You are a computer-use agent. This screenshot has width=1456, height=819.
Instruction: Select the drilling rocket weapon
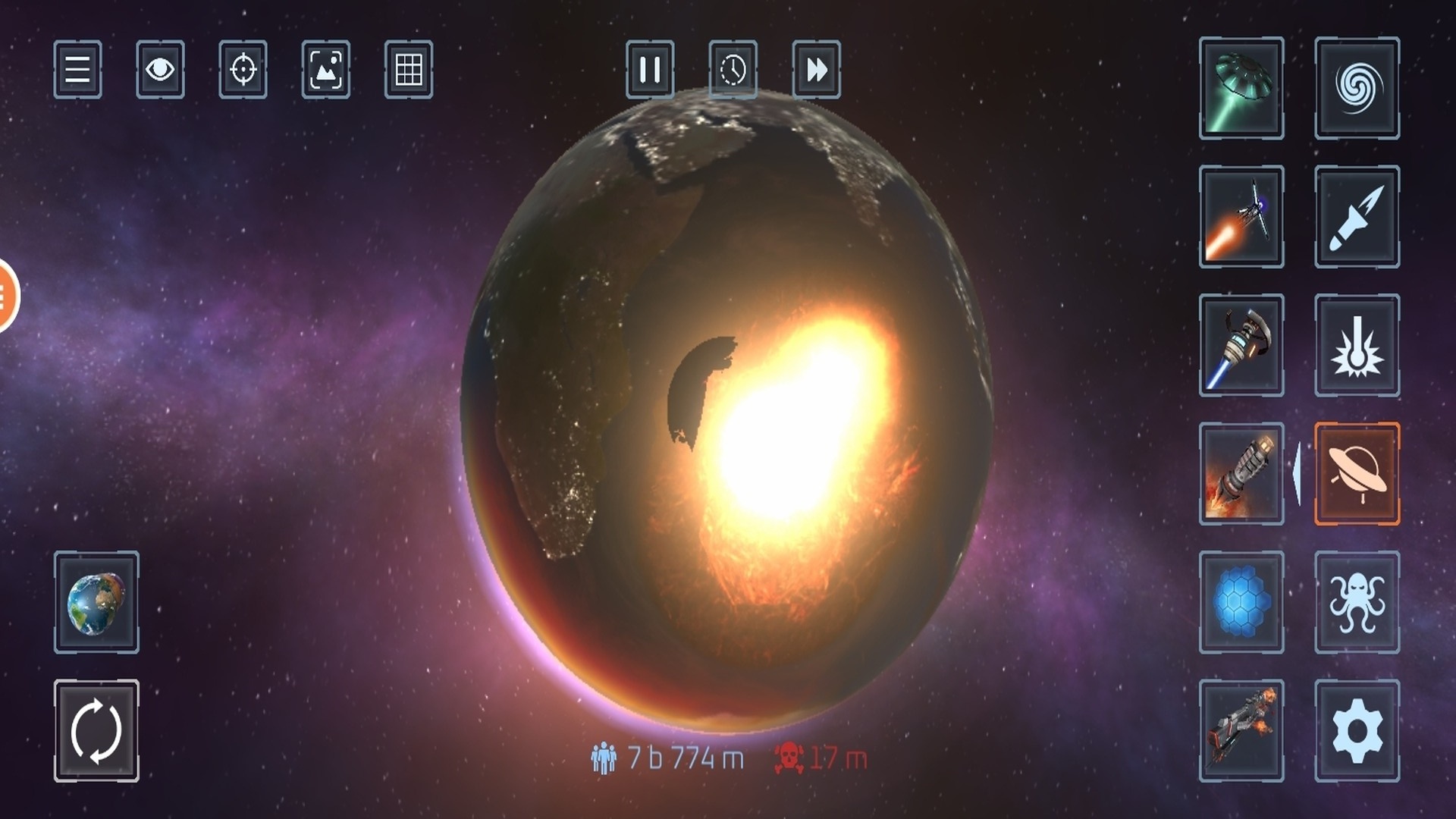(x=1241, y=474)
